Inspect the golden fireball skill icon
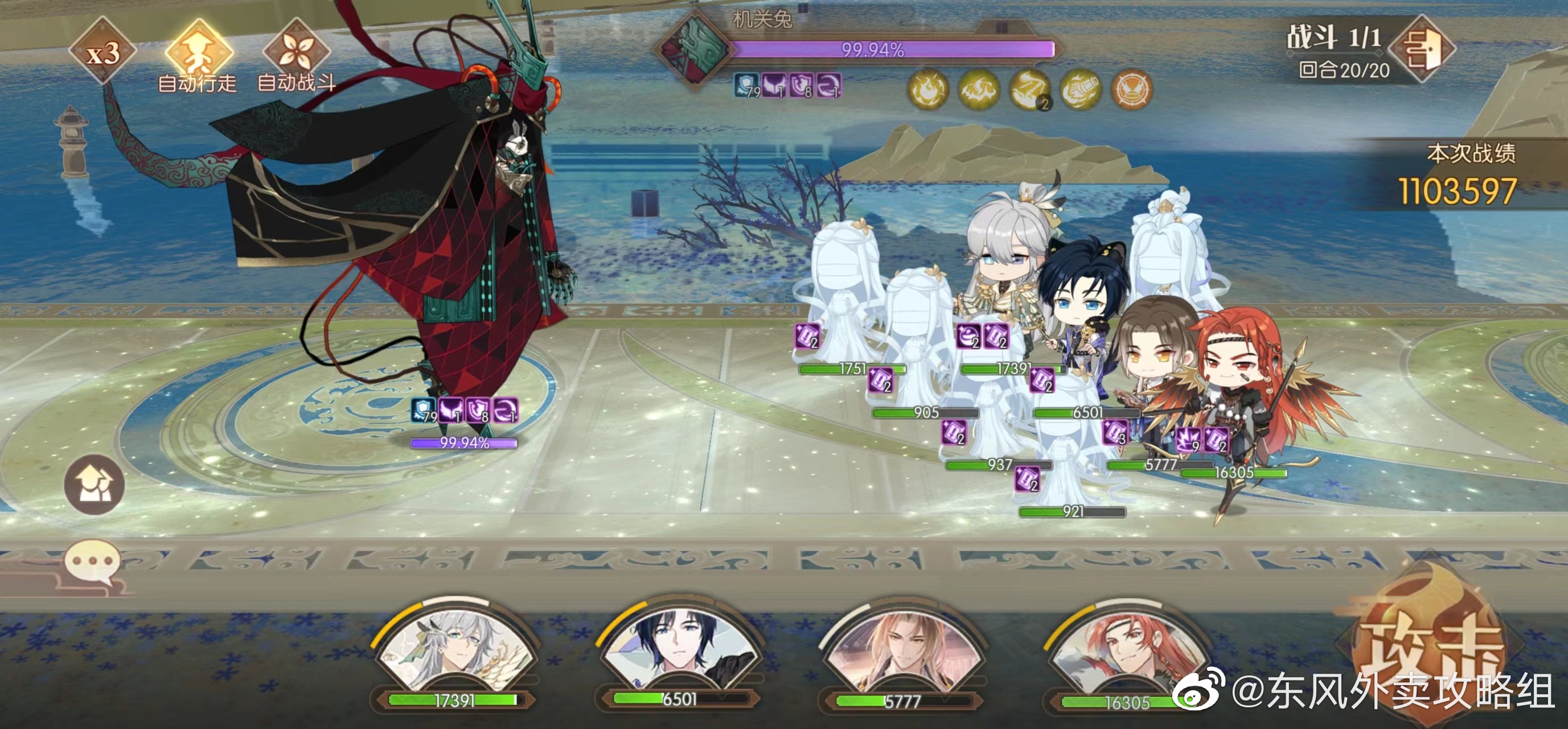 click(928, 90)
